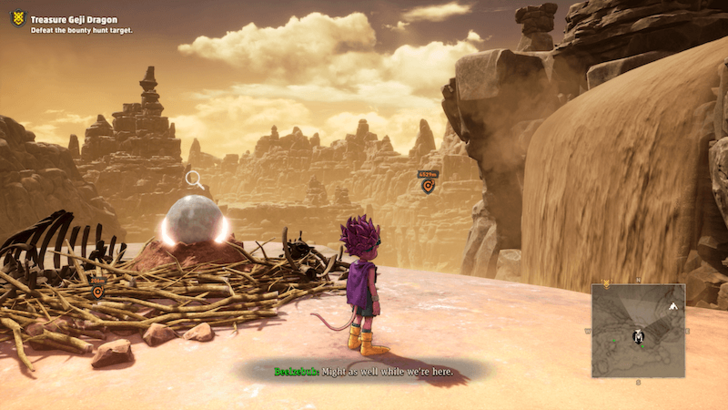Viewport: 728px width, 410px height.
Task: Select the orange waypoint marker showing 4529m
Action: (x=427, y=185)
